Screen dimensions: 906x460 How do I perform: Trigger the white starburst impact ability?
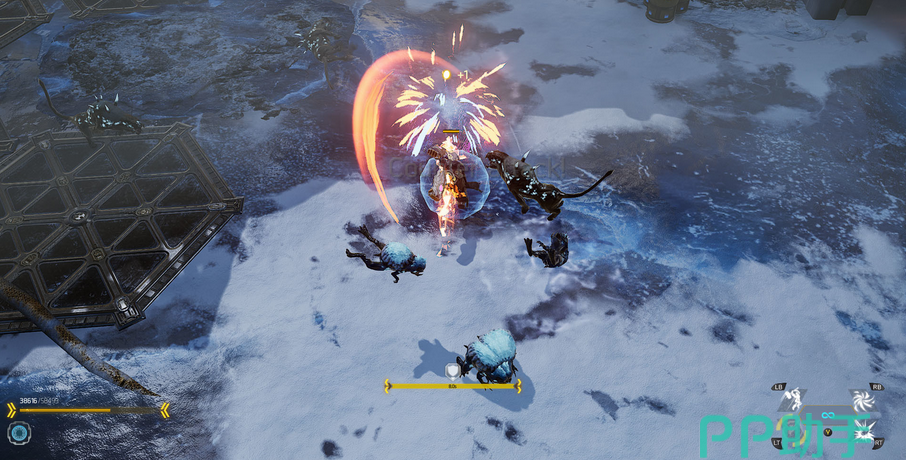point(863,431)
